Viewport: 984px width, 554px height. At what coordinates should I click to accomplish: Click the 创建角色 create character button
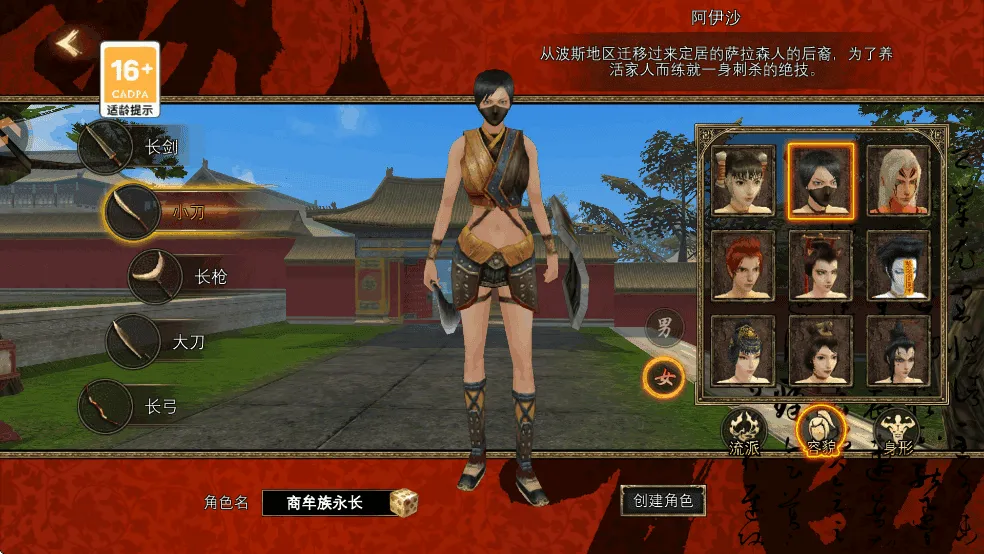663,499
